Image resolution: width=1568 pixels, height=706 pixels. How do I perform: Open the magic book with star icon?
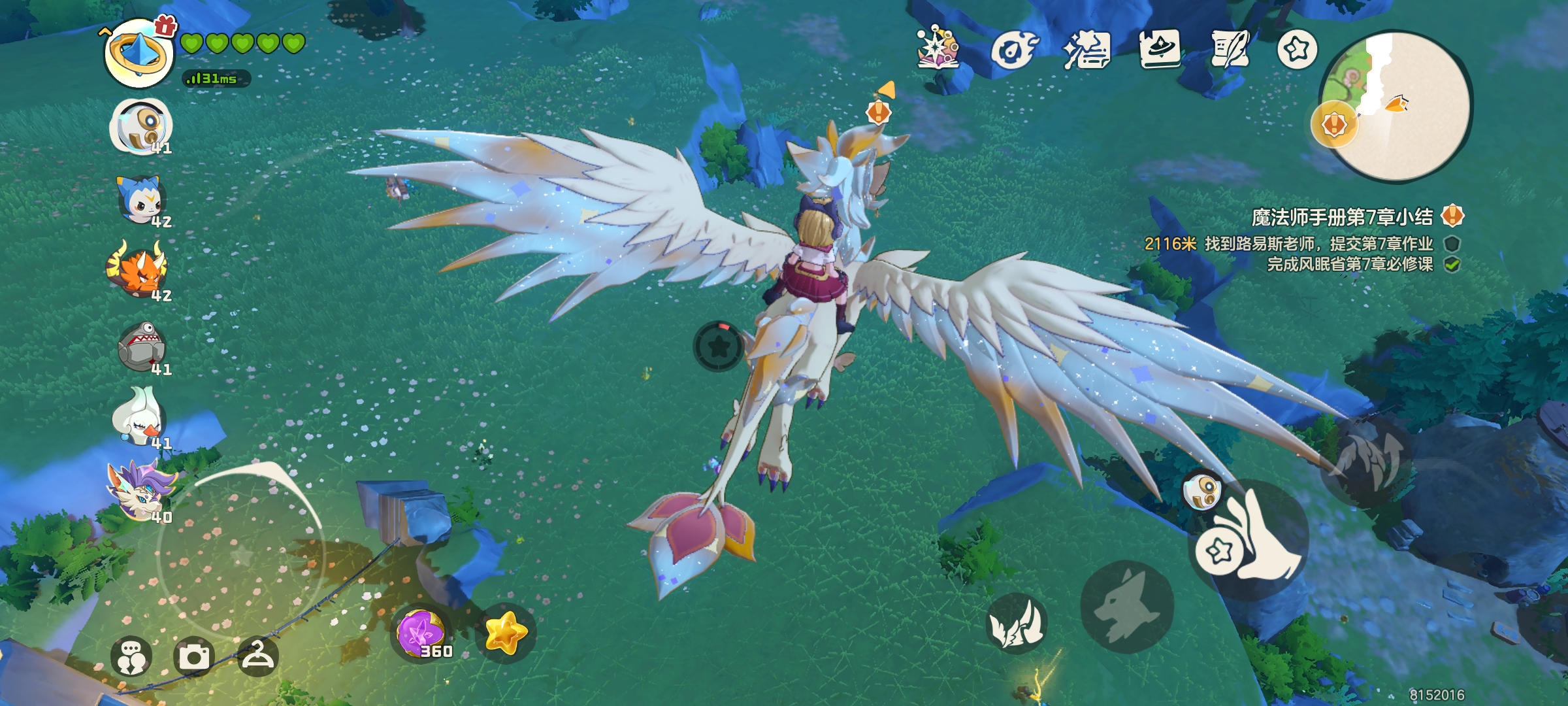click(x=938, y=48)
